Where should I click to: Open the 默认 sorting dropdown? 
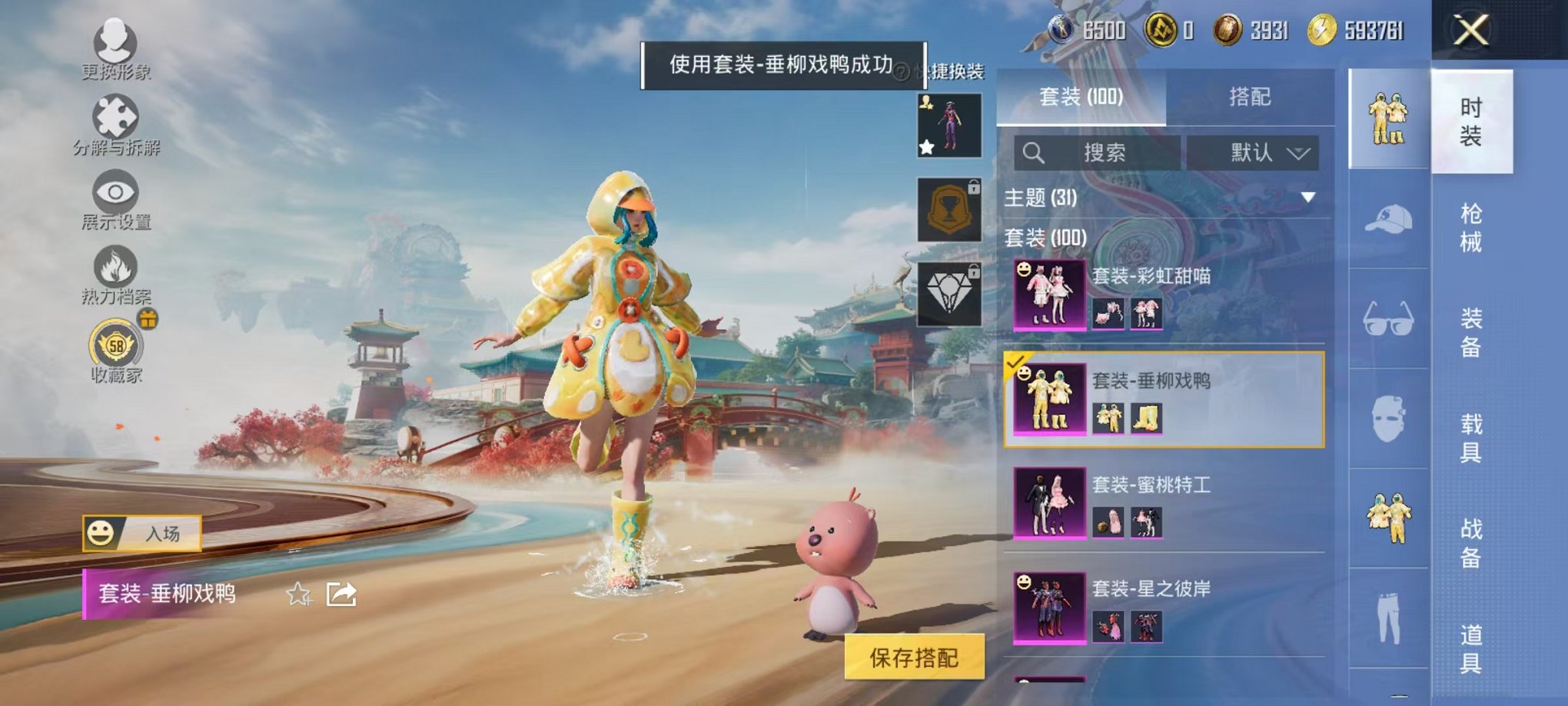tap(1265, 153)
